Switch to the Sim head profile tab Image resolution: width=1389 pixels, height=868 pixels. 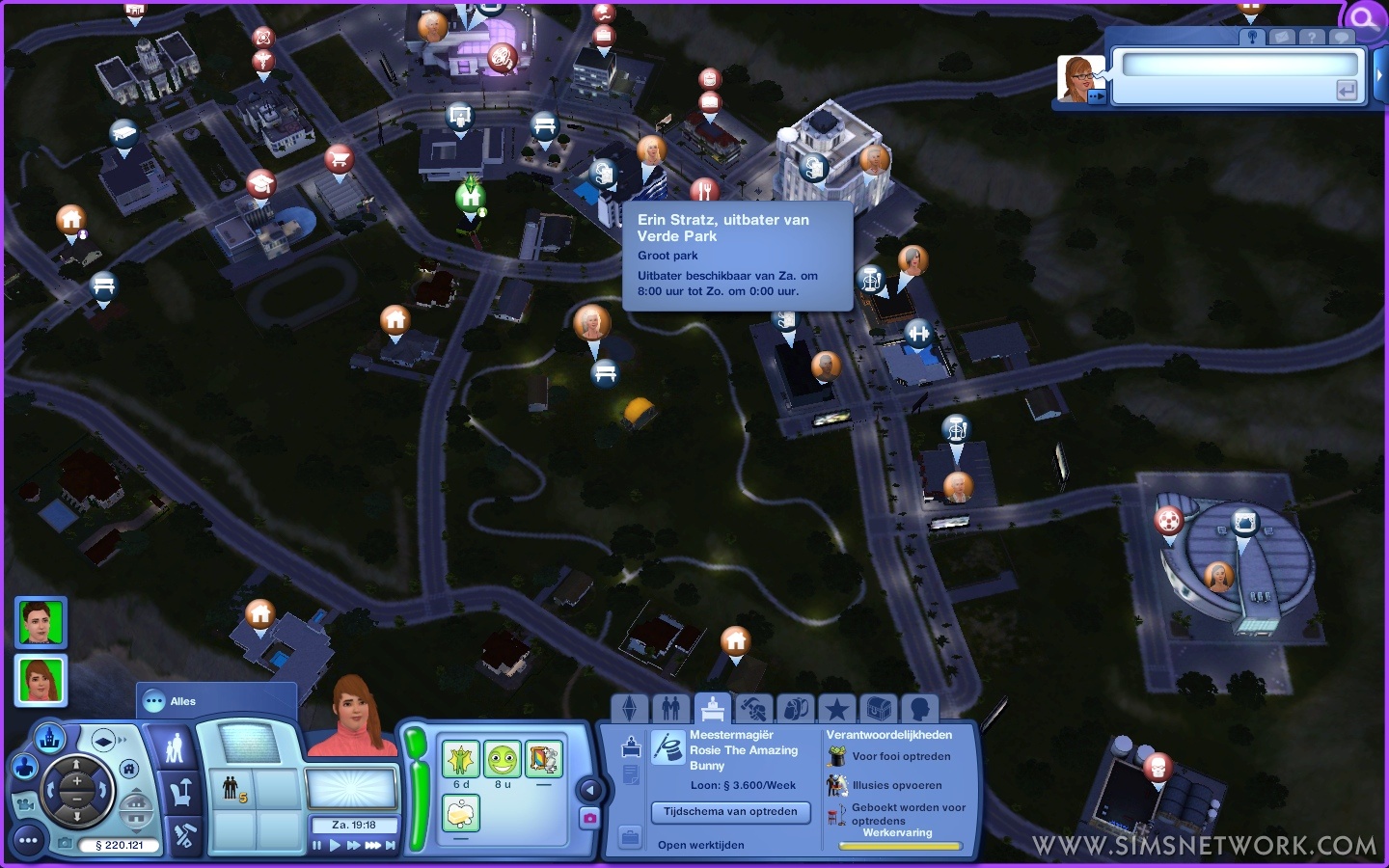click(x=920, y=709)
